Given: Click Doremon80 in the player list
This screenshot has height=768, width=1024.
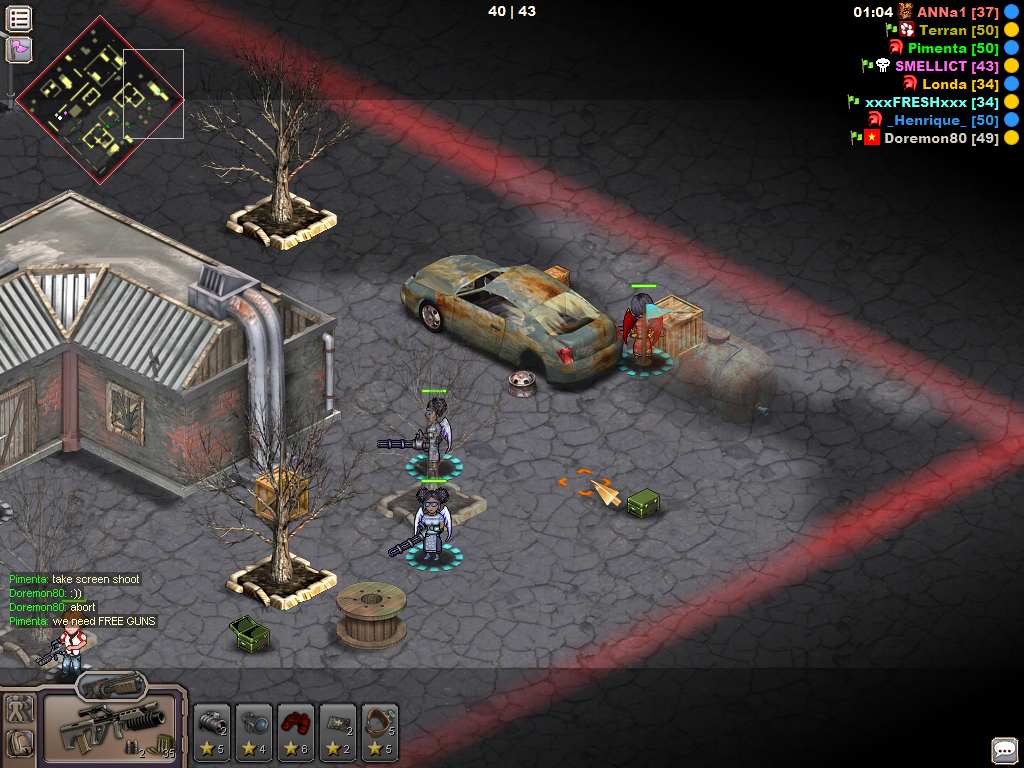Looking at the screenshot, I should click(925, 138).
